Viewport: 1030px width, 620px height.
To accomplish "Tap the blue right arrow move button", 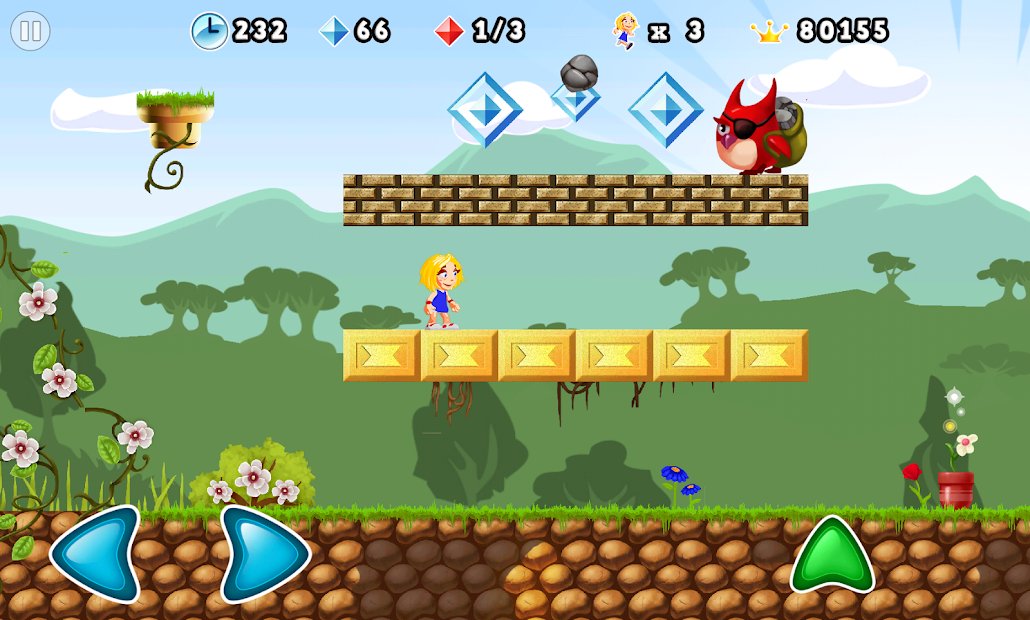I will (264, 553).
